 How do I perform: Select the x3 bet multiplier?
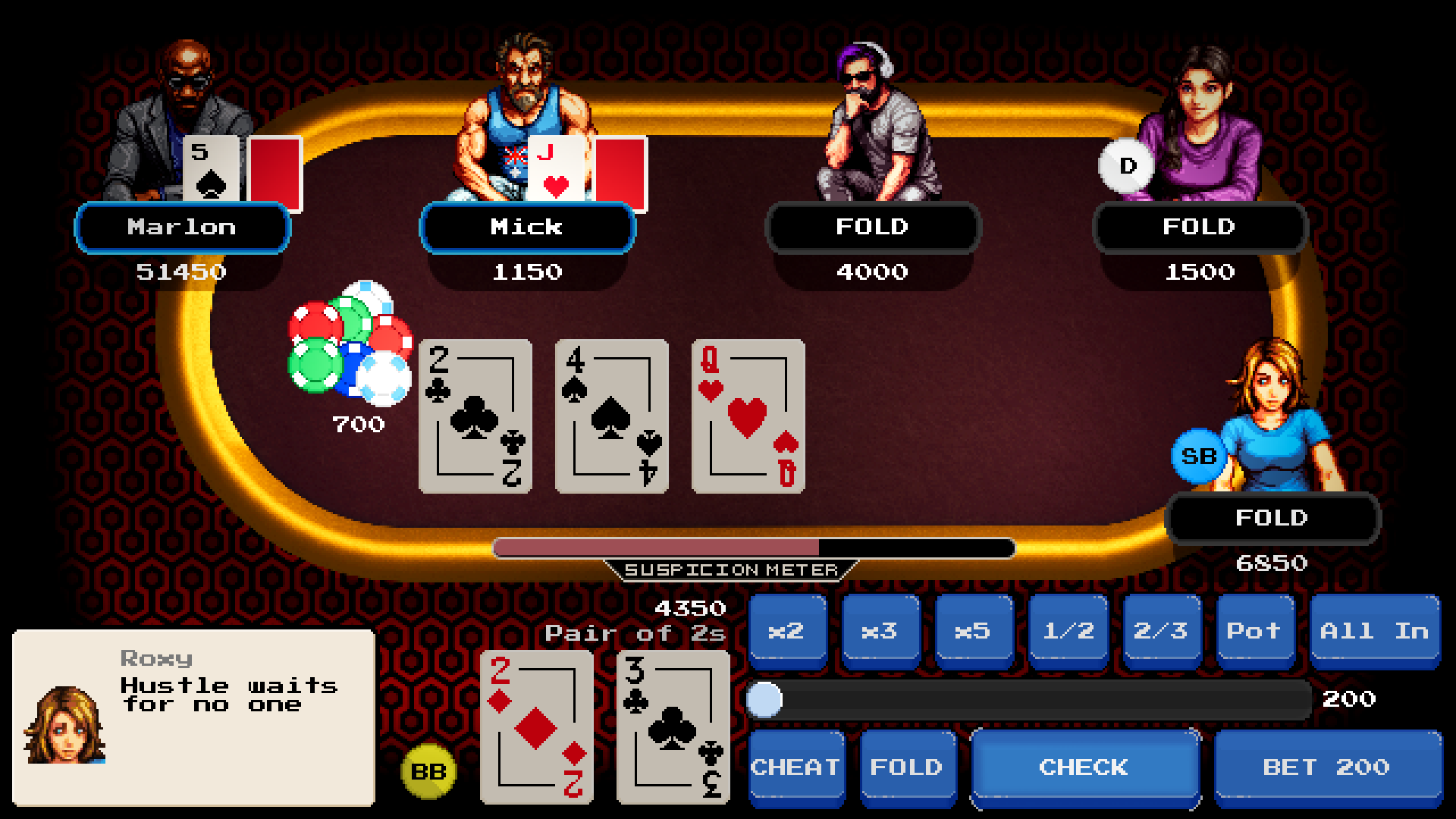pos(880,631)
